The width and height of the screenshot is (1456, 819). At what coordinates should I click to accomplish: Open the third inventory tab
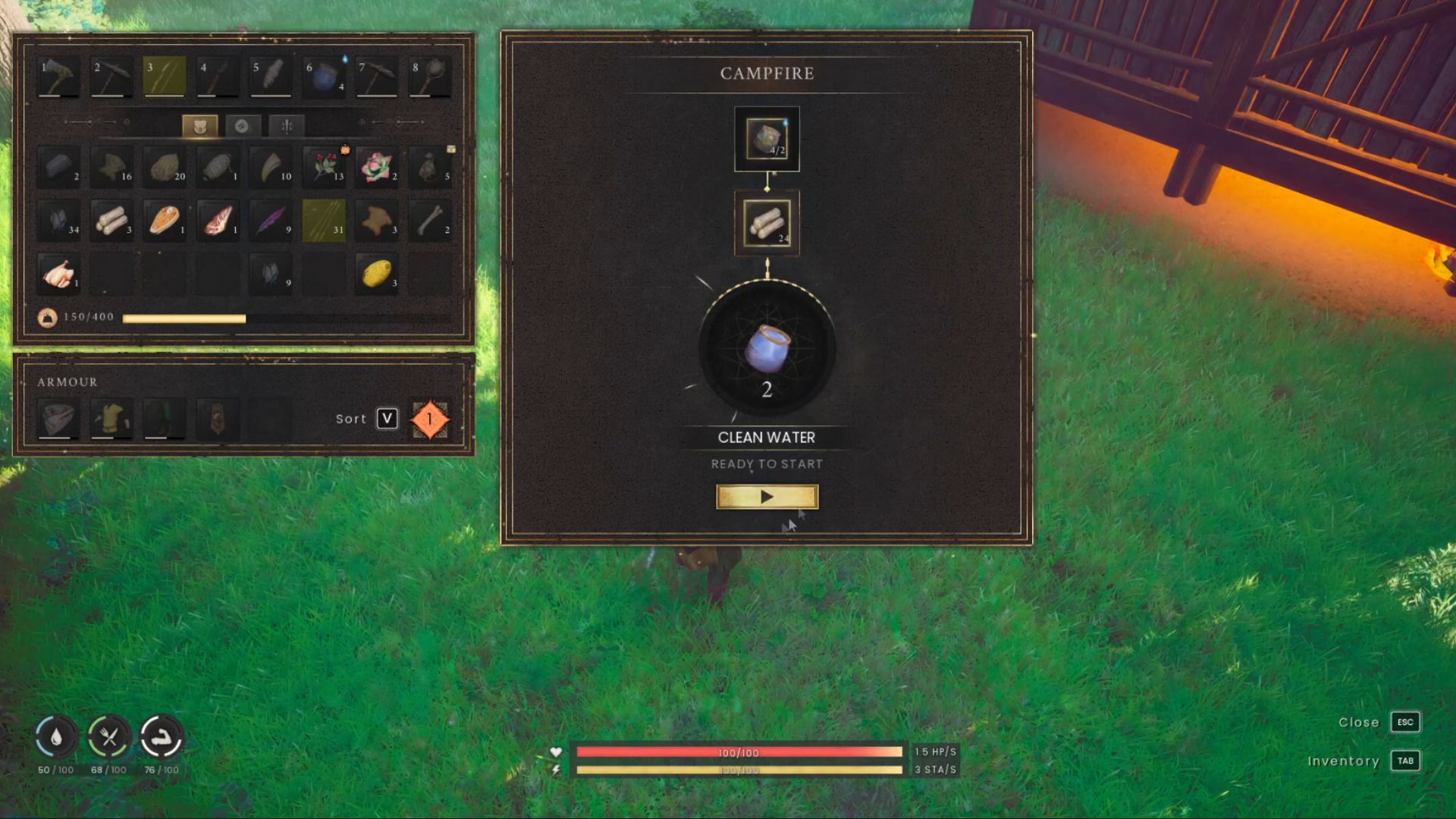[286, 126]
